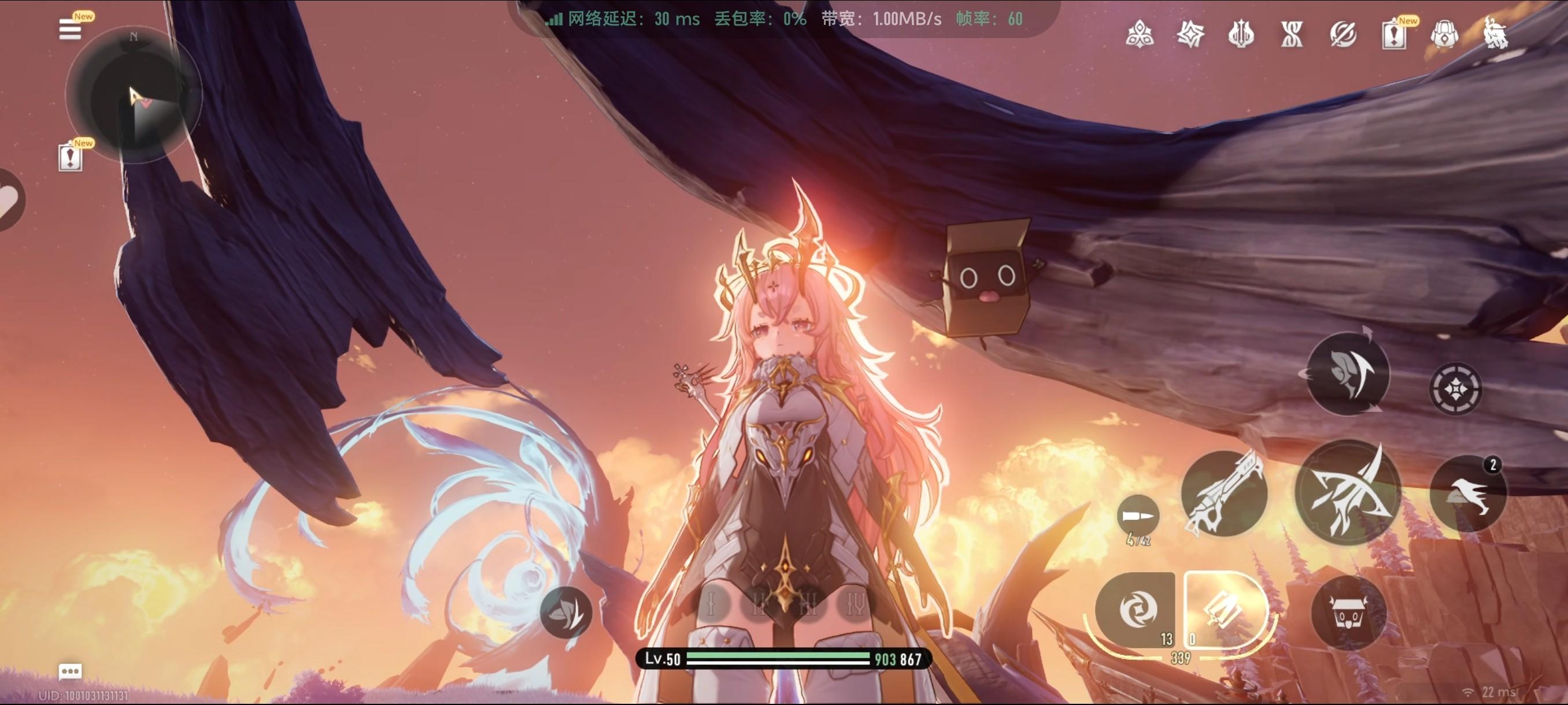Open the four-point star menu icon
1568x705 pixels.
click(x=1190, y=34)
